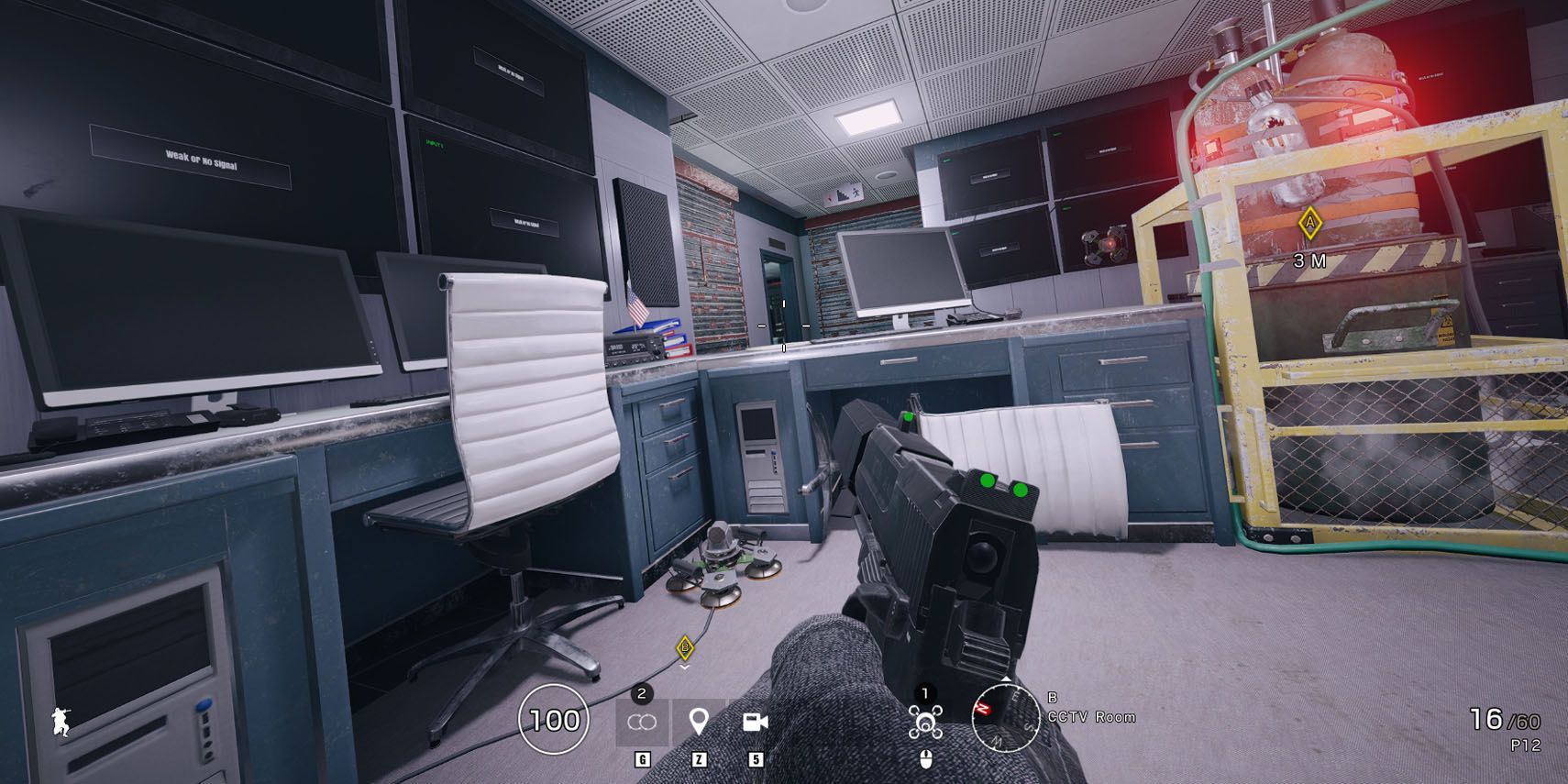Image resolution: width=1568 pixels, height=784 pixels.
Task: Click the G keybind label
Action: tap(642, 761)
